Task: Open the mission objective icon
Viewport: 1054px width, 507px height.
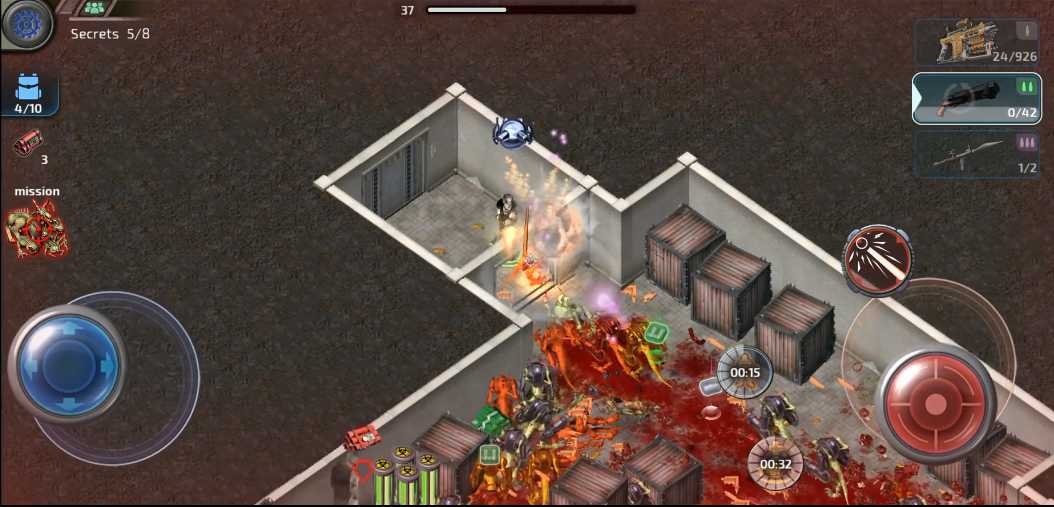Action: coord(37,227)
